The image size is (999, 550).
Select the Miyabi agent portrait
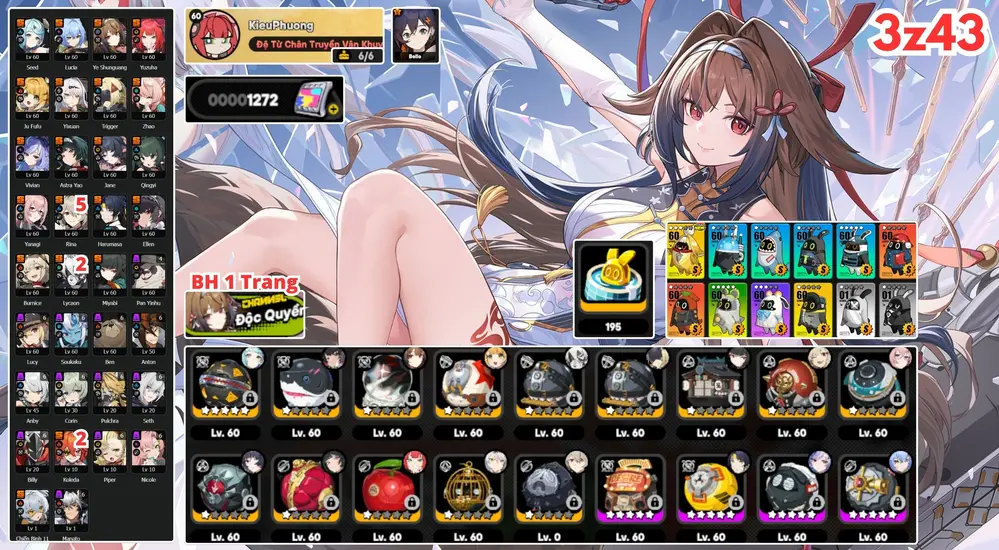[110, 273]
